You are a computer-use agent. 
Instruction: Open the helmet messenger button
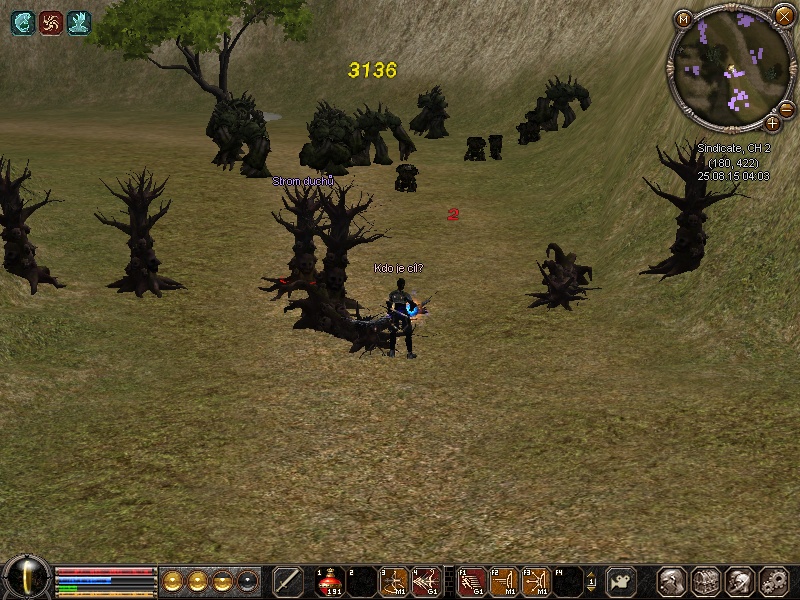[x=739, y=581]
